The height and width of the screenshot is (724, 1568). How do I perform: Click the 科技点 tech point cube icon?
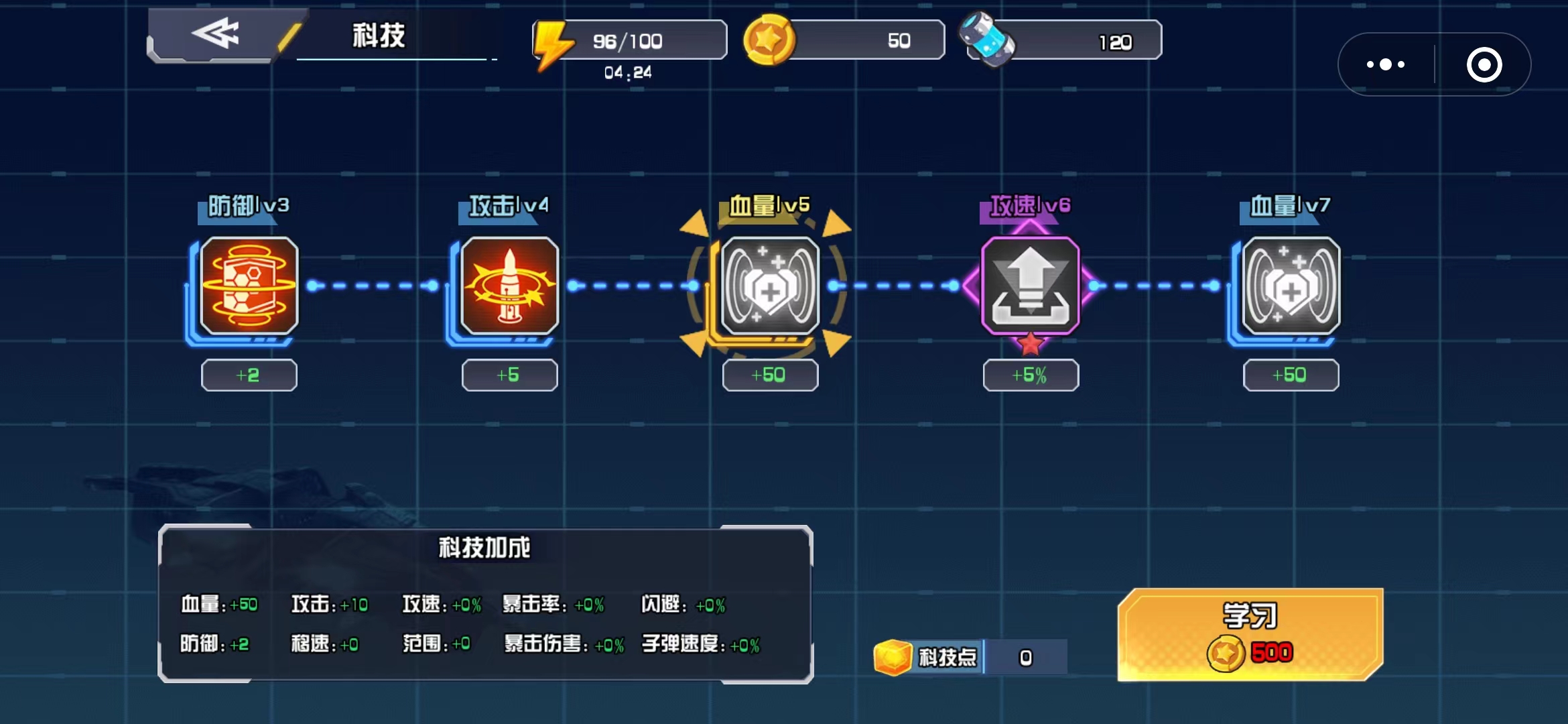[894, 657]
